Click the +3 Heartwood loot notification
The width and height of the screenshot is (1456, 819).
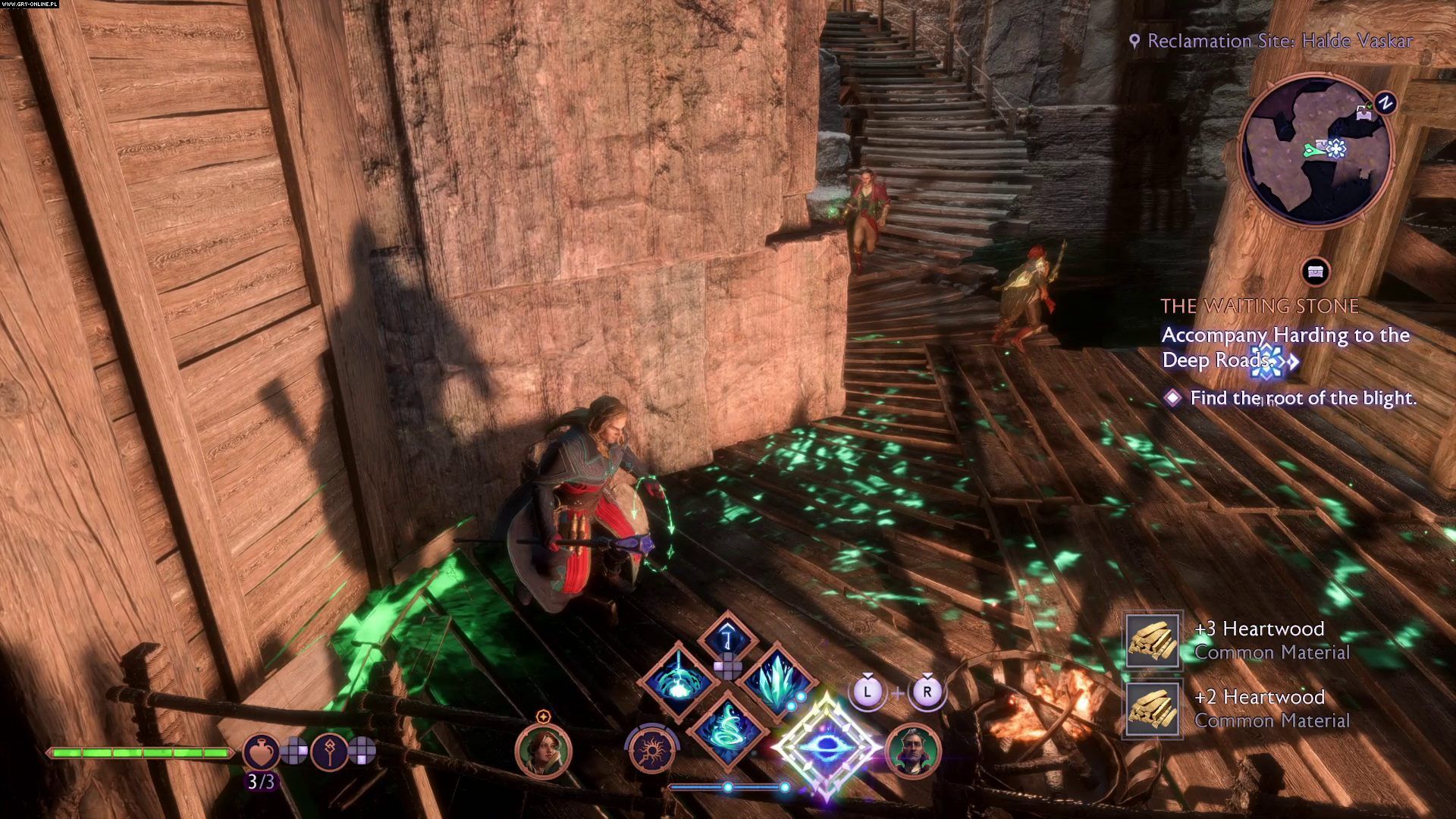(x=1238, y=641)
